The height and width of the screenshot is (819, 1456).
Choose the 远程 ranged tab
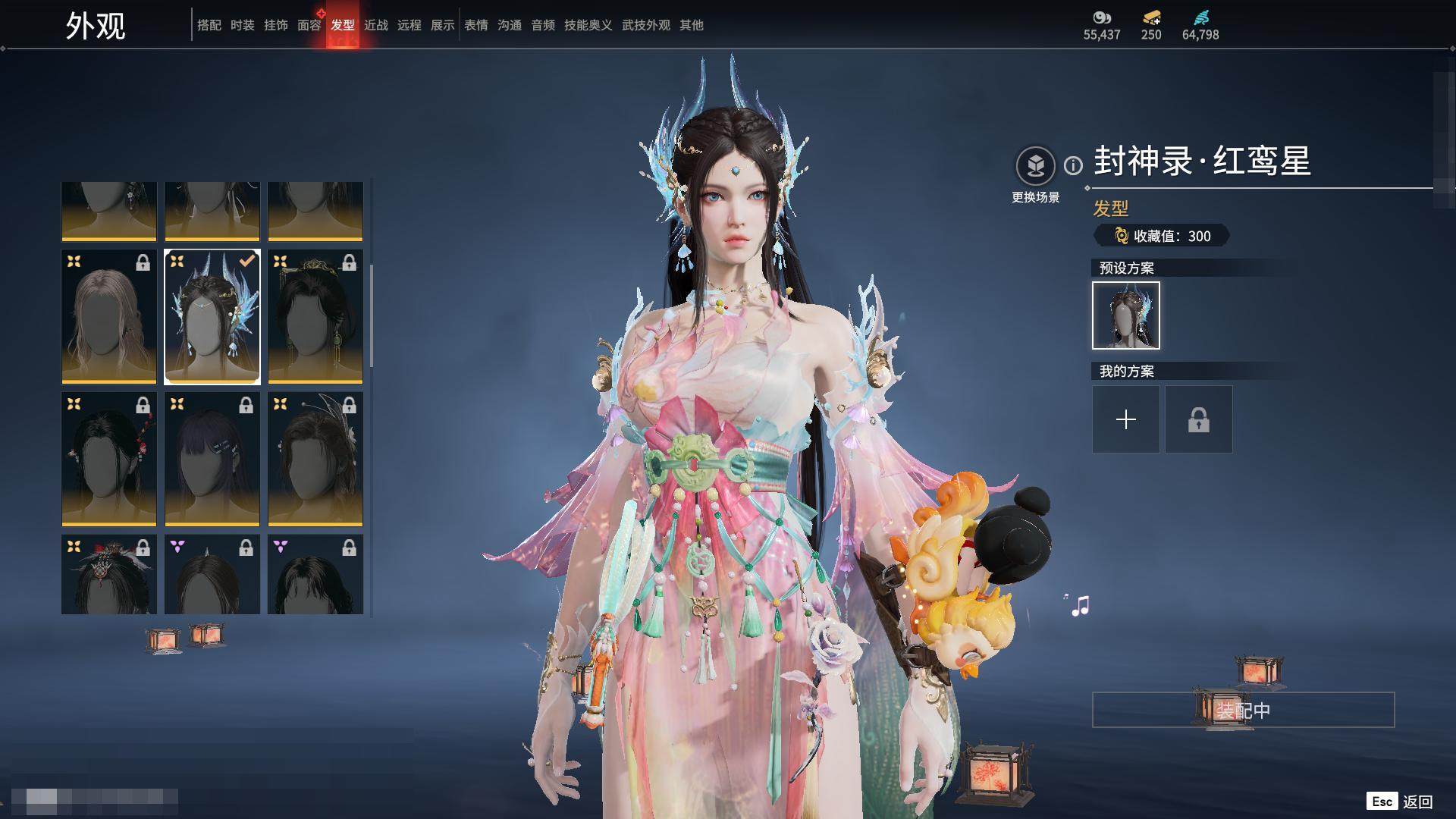coord(409,25)
